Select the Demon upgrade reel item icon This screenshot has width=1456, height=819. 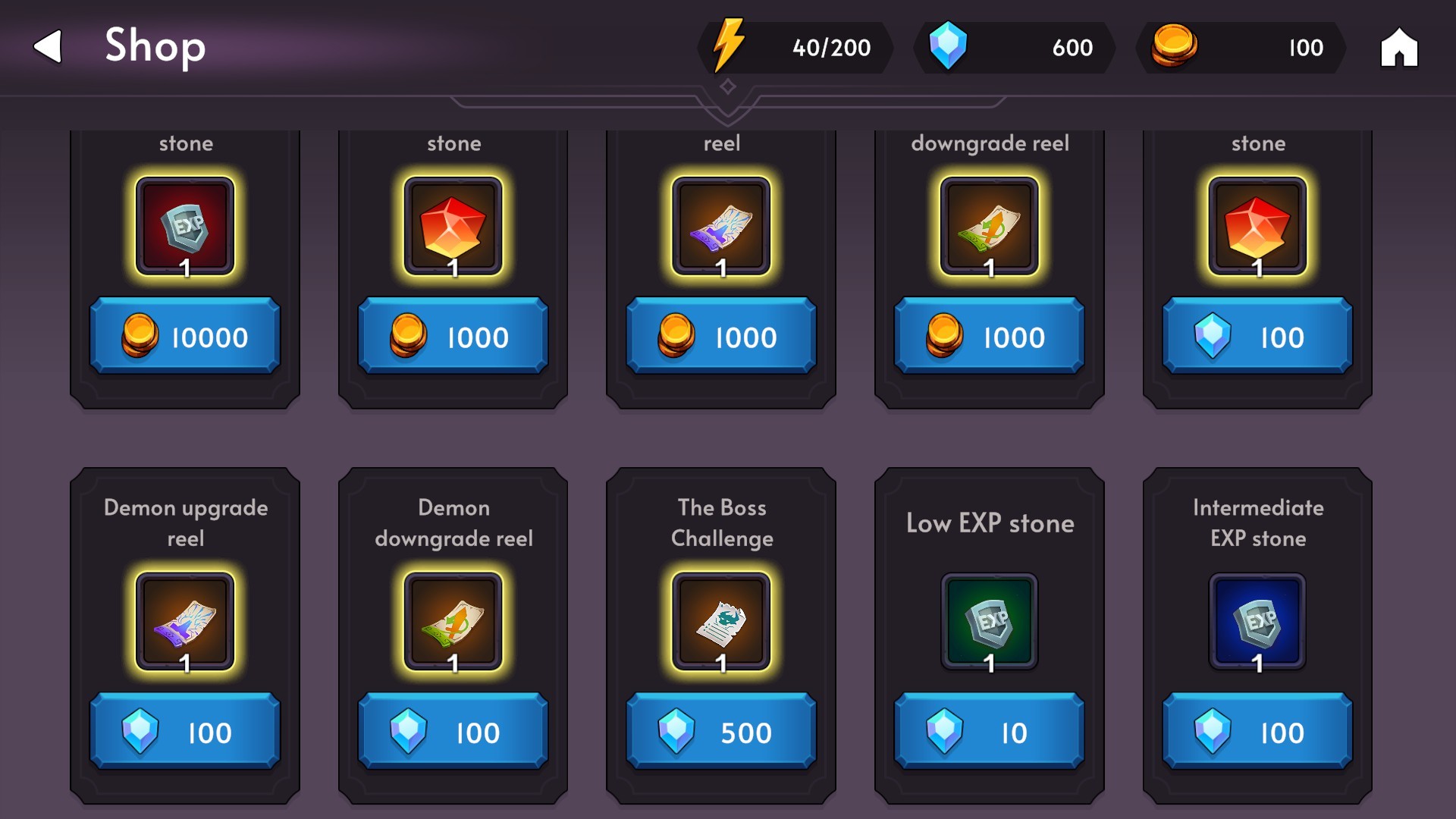(x=184, y=622)
